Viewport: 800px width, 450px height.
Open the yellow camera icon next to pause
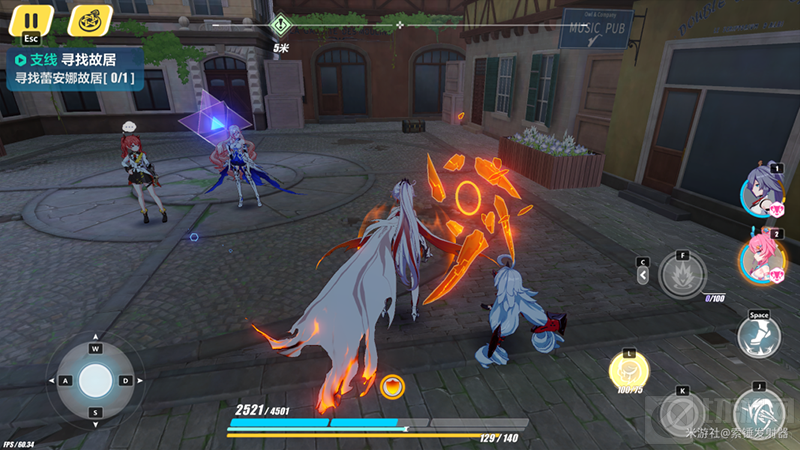pyautogui.click(x=90, y=19)
